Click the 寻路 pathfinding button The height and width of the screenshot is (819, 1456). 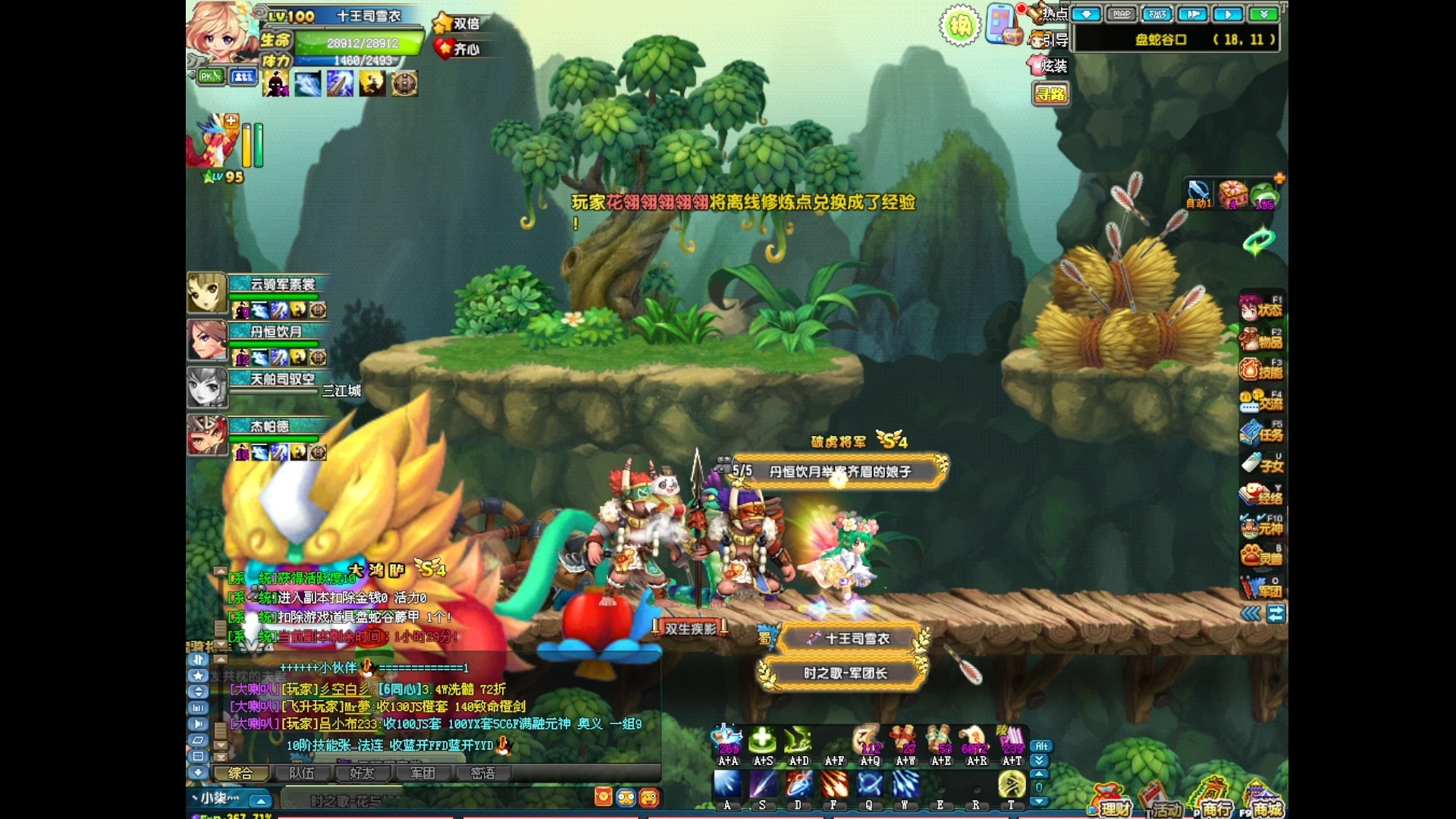1050,94
